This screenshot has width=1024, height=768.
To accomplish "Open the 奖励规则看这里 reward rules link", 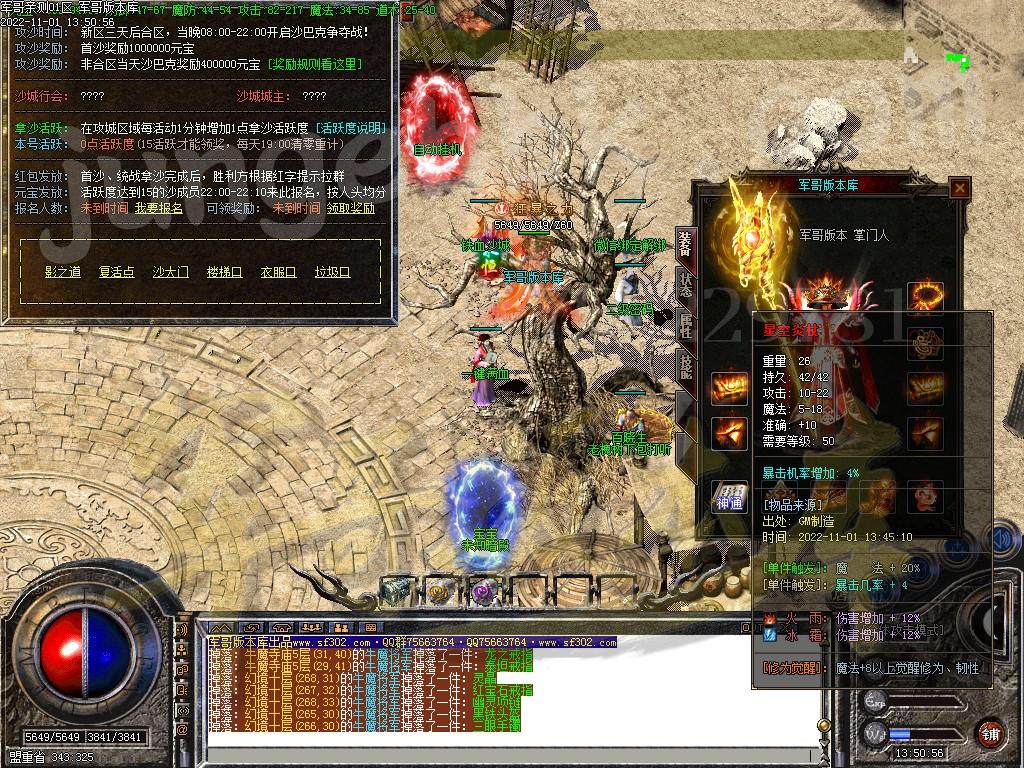I will [316, 64].
